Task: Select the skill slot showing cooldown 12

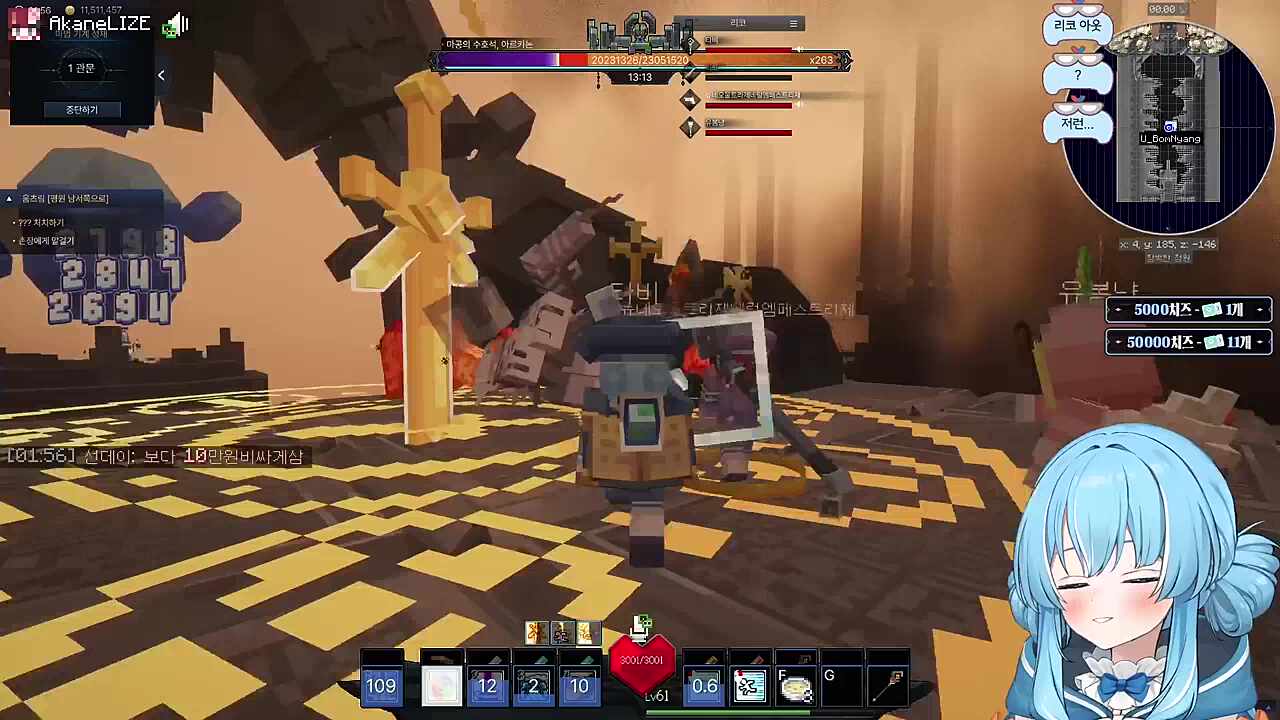Action: (488, 685)
